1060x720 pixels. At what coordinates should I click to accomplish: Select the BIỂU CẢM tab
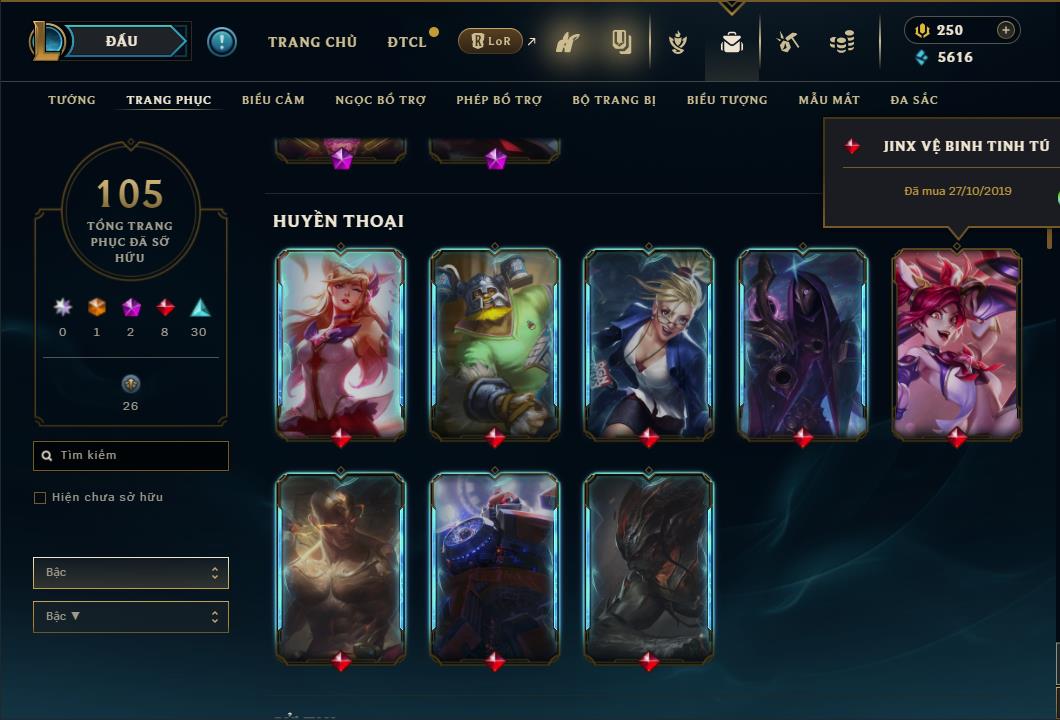point(273,100)
